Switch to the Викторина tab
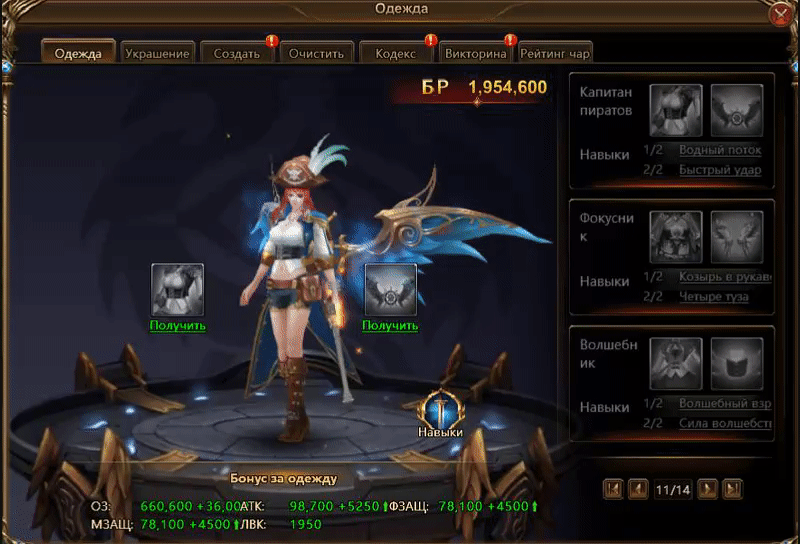The width and height of the screenshot is (800, 544). click(x=476, y=54)
